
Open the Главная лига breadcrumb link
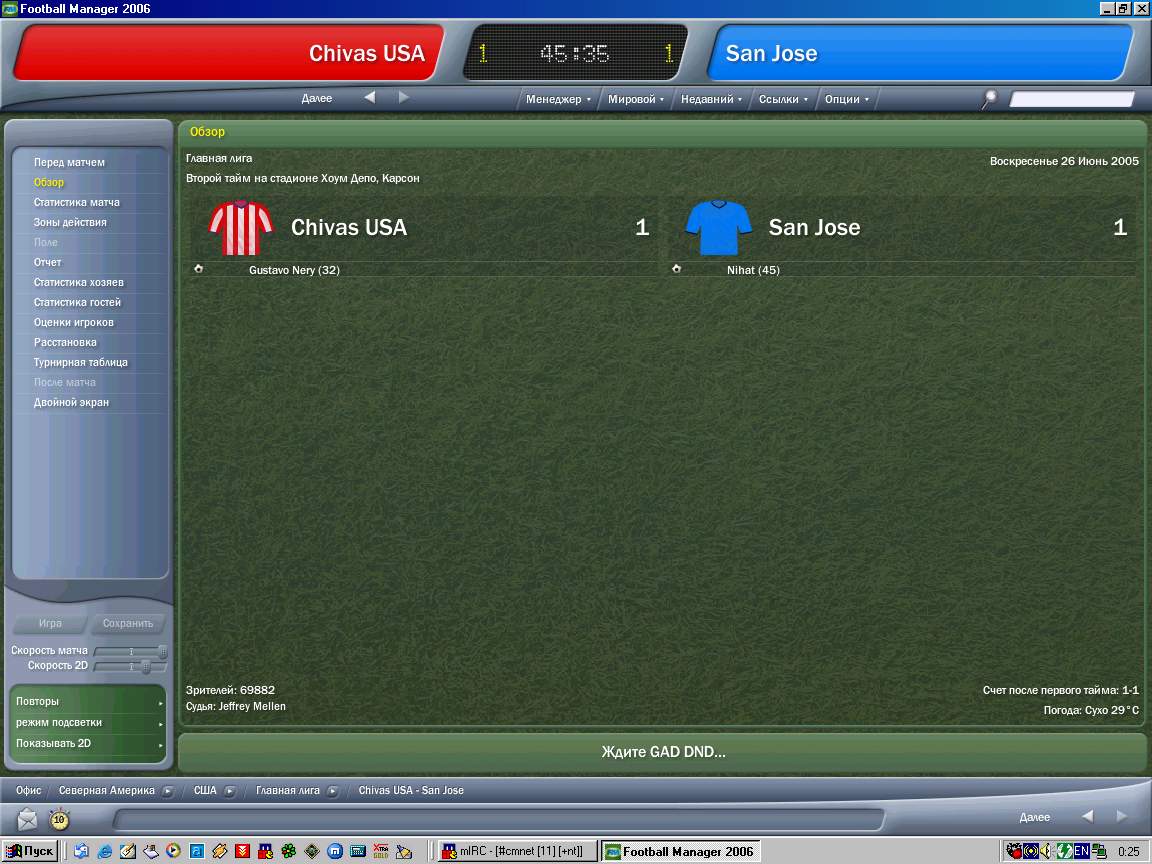click(x=288, y=790)
